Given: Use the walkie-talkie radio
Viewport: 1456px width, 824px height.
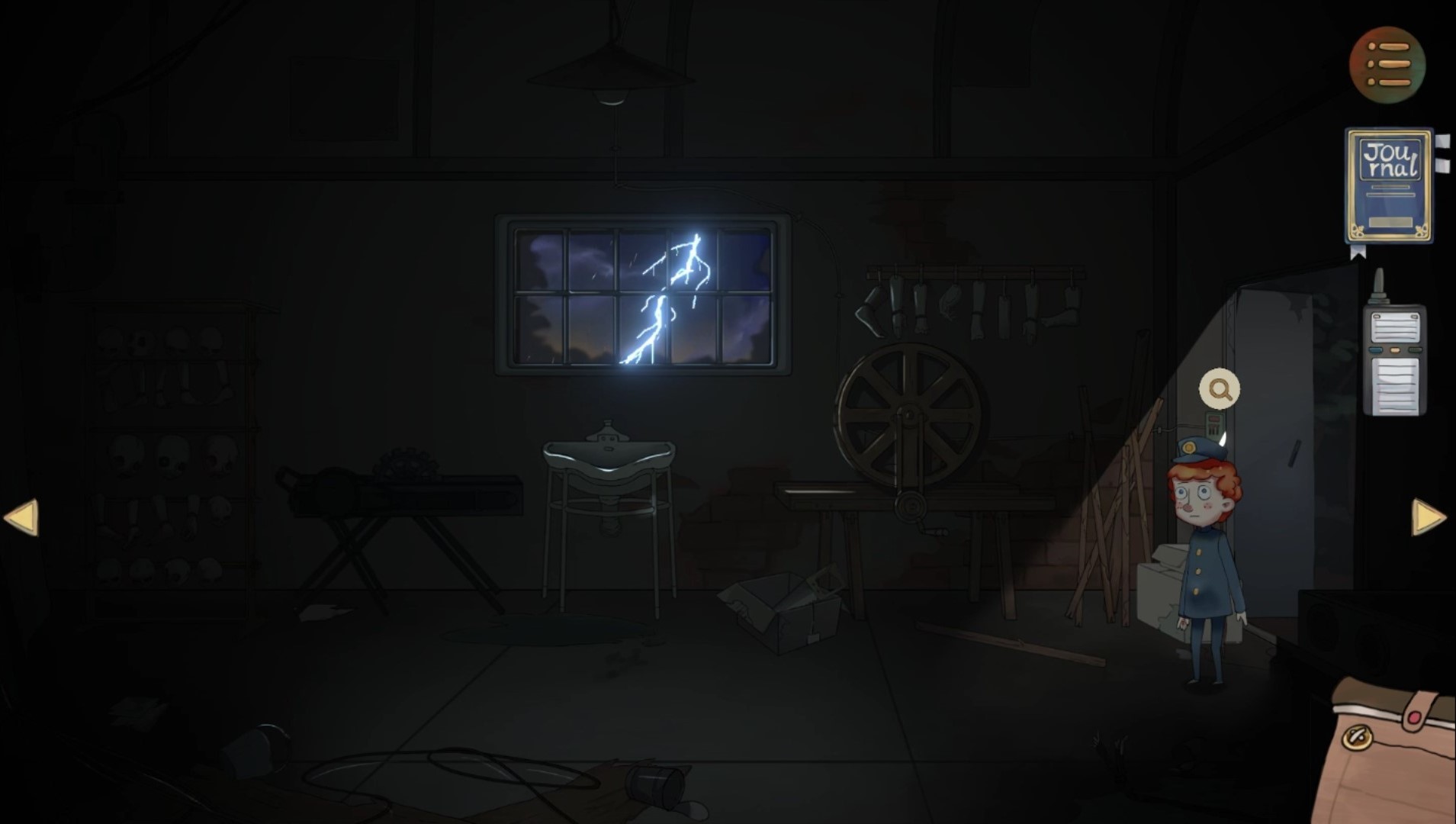Looking at the screenshot, I should pyautogui.click(x=1393, y=359).
